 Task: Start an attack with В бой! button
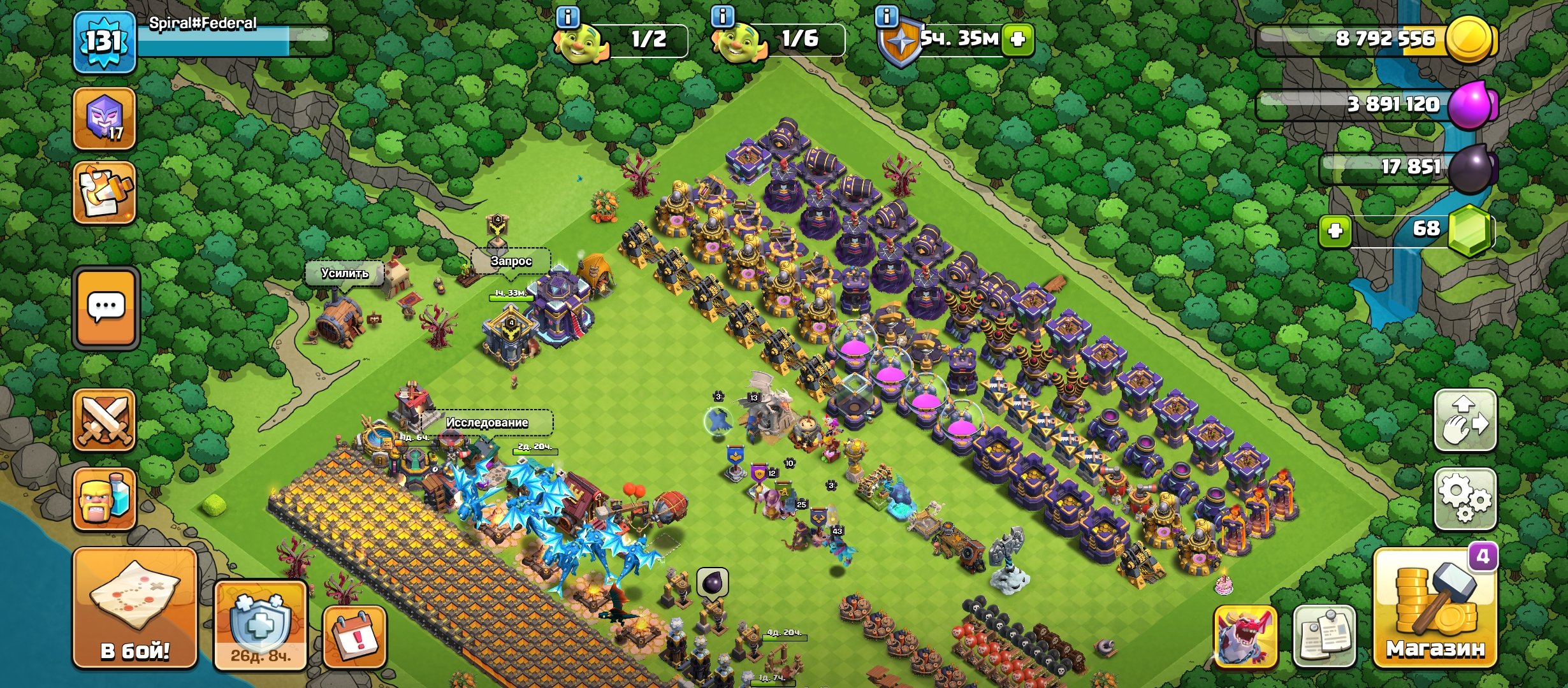coord(134,608)
